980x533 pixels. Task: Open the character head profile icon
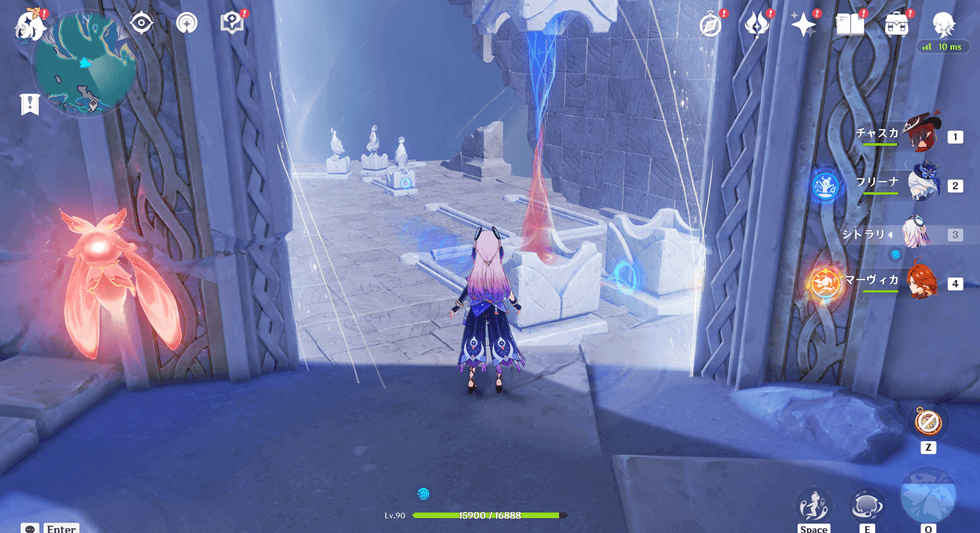[943, 24]
